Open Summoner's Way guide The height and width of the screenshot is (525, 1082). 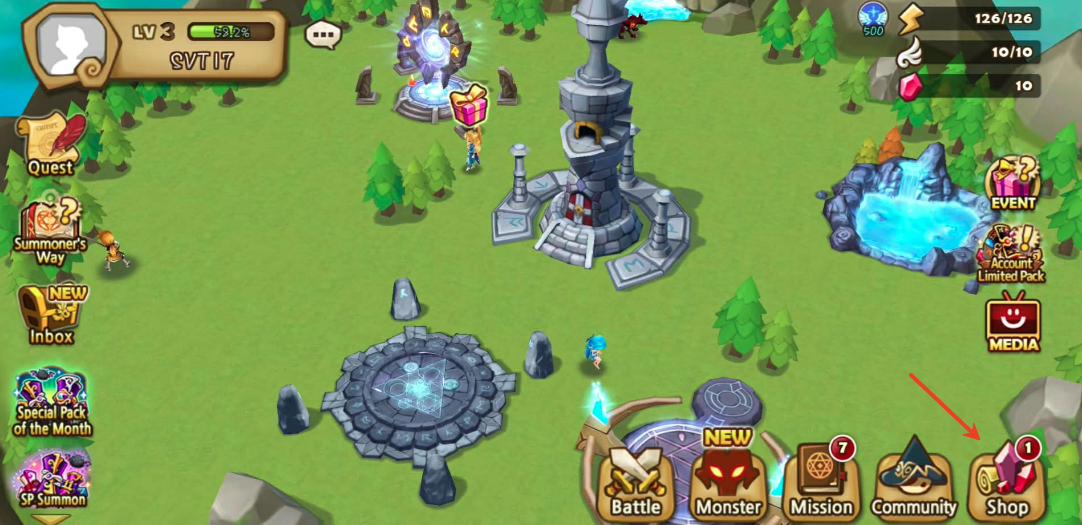click(50, 230)
